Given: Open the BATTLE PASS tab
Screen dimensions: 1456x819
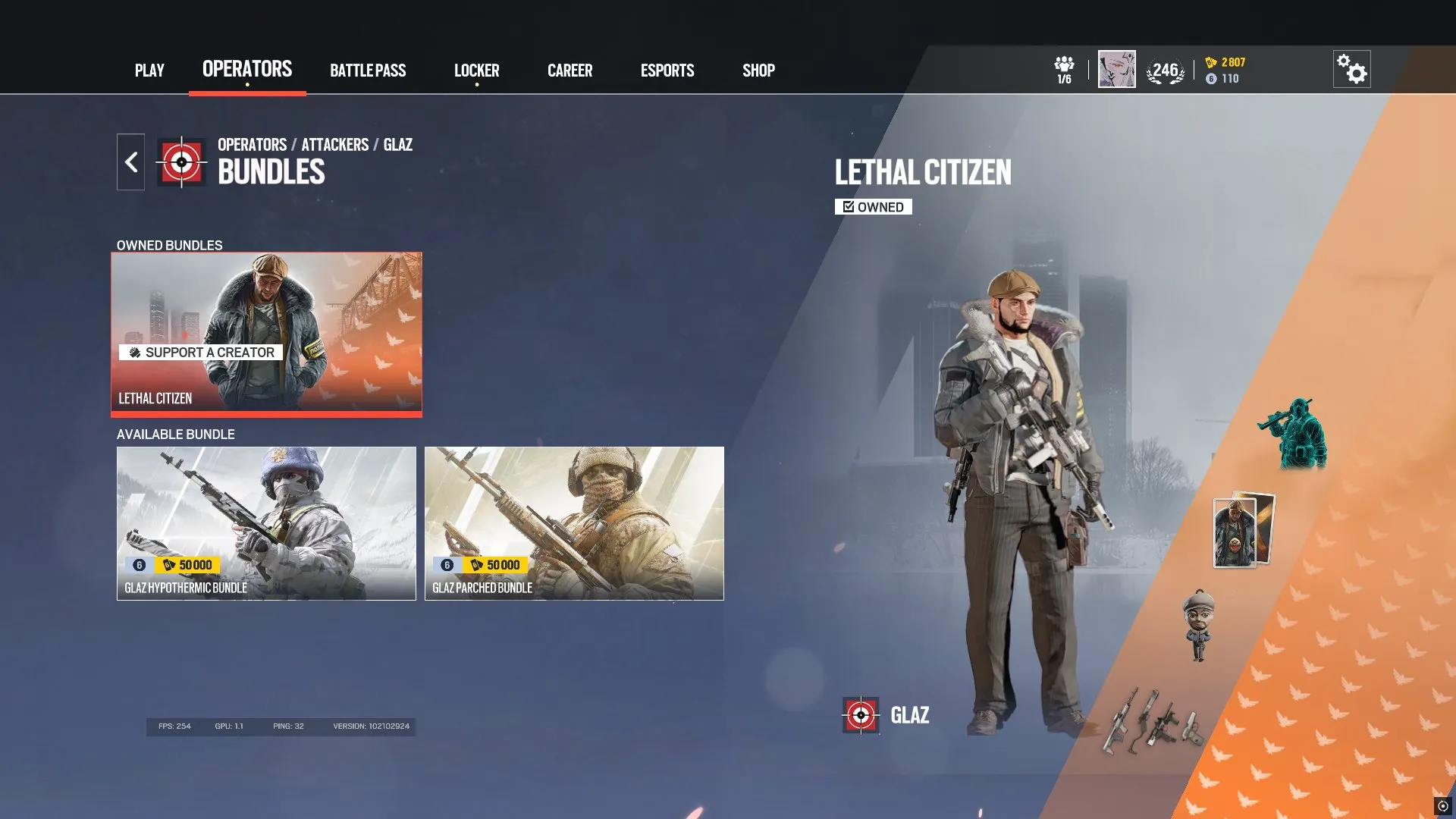Looking at the screenshot, I should [368, 71].
